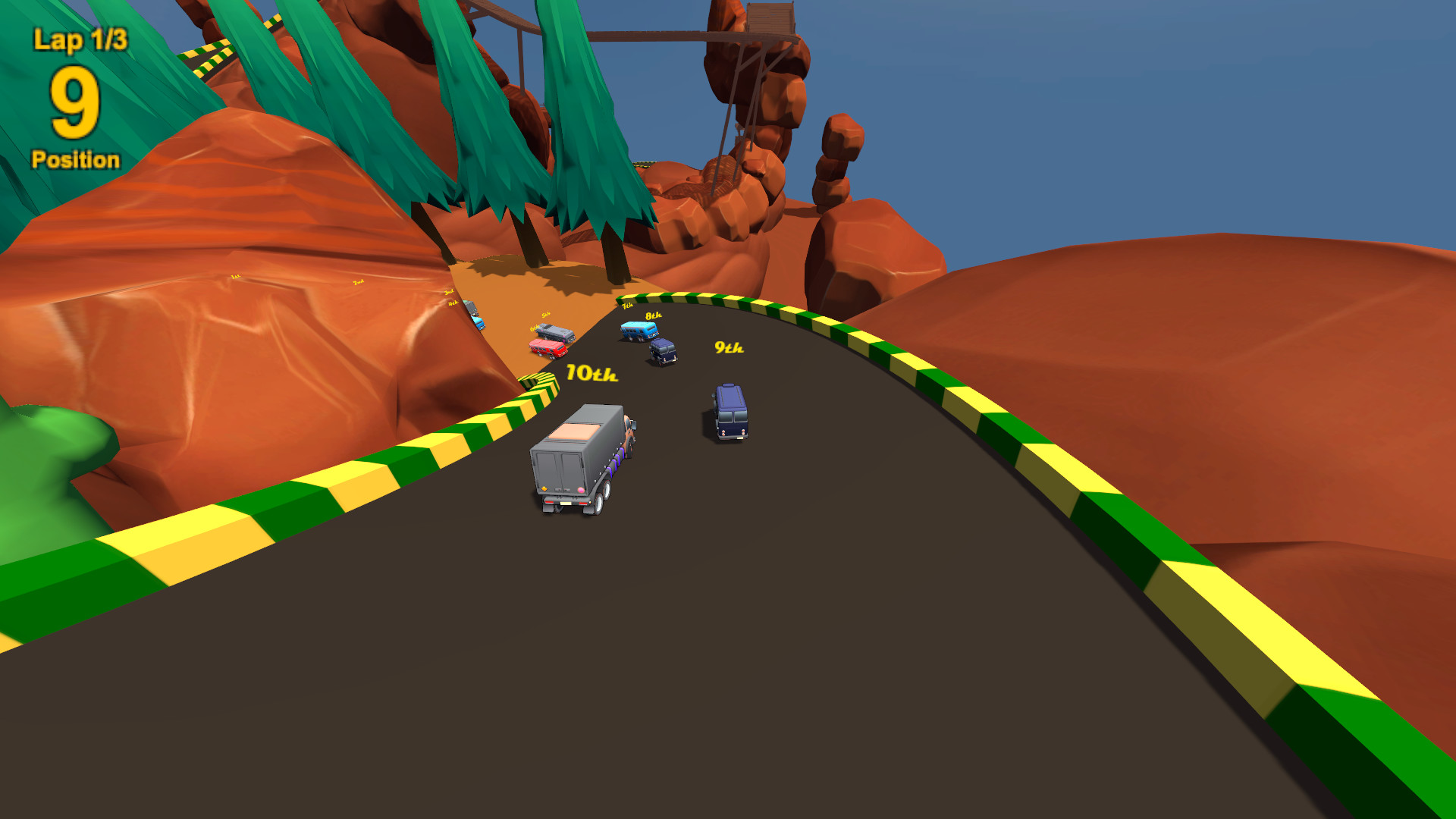Screen dimensions: 1456x819
Task: Click the dark navy van near the 8th bus
Action: (x=664, y=353)
